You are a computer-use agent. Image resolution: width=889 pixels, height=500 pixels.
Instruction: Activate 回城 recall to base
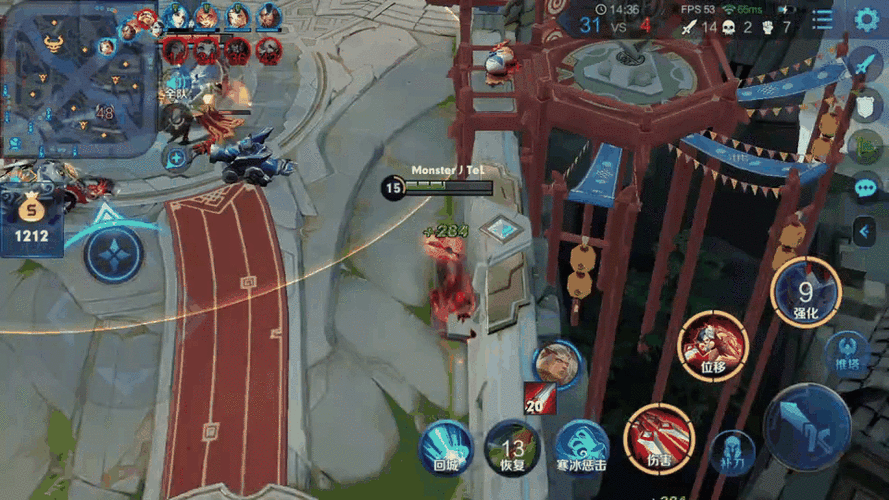pyautogui.click(x=446, y=447)
